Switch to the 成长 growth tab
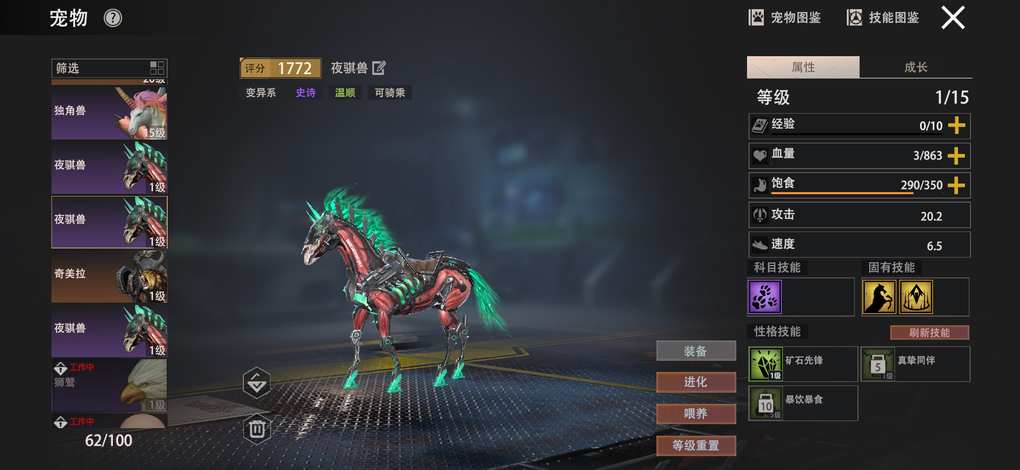The height and width of the screenshot is (470, 1020). pyautogui.click(x=915, y=67)
